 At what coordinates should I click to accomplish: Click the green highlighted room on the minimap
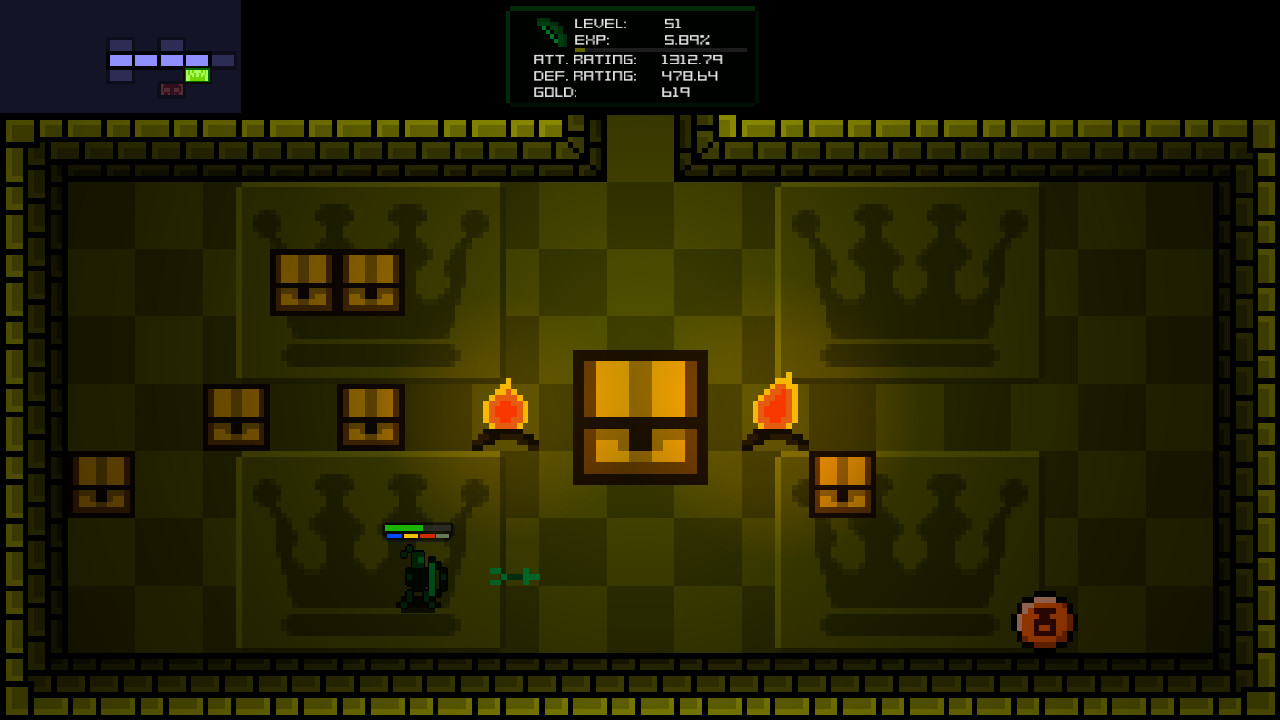pyautogui.click(x=196, y=73)
